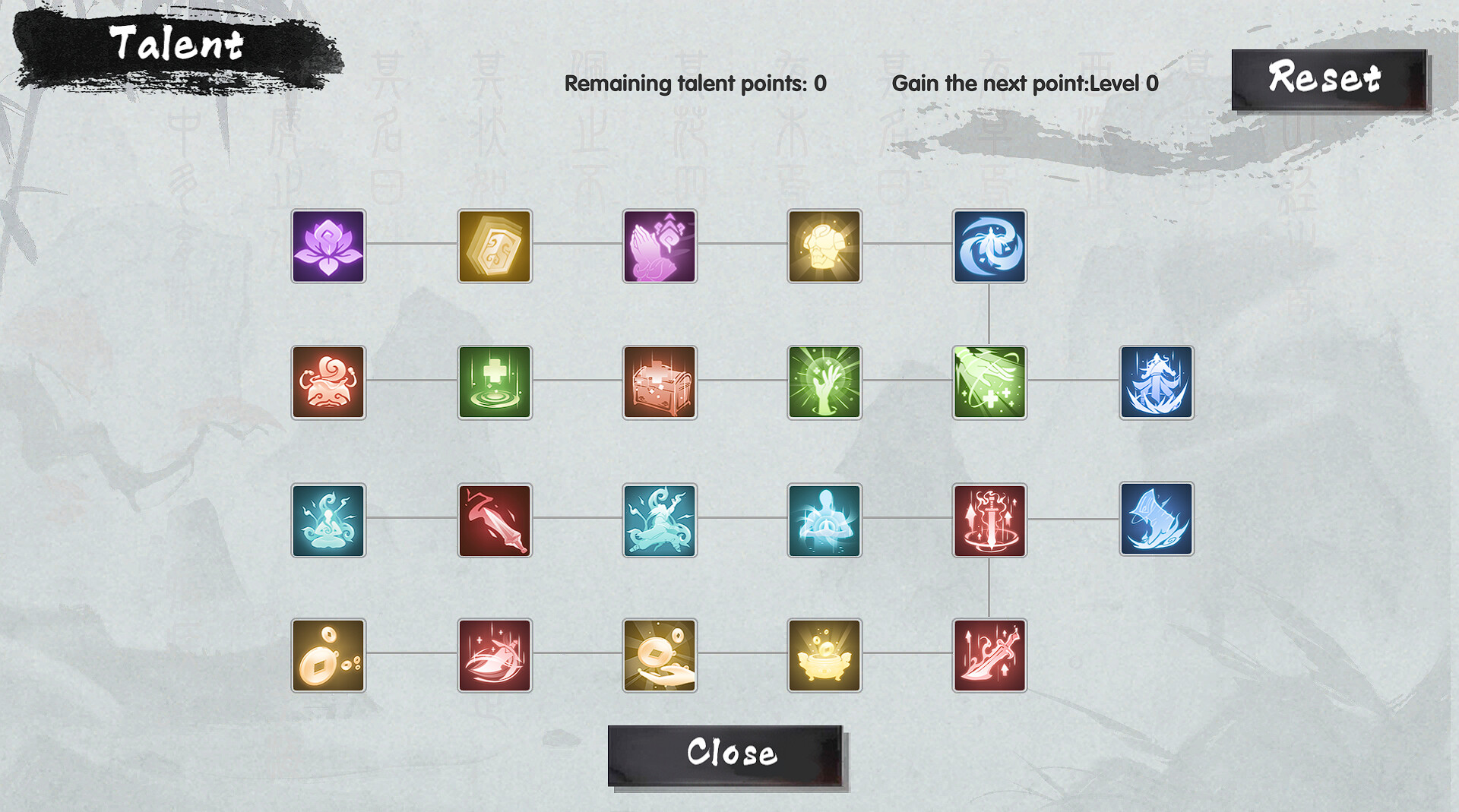Select the gold coin talent in bottom row
The width and height of the screenshot is (1459, 812).
(328, 656)
